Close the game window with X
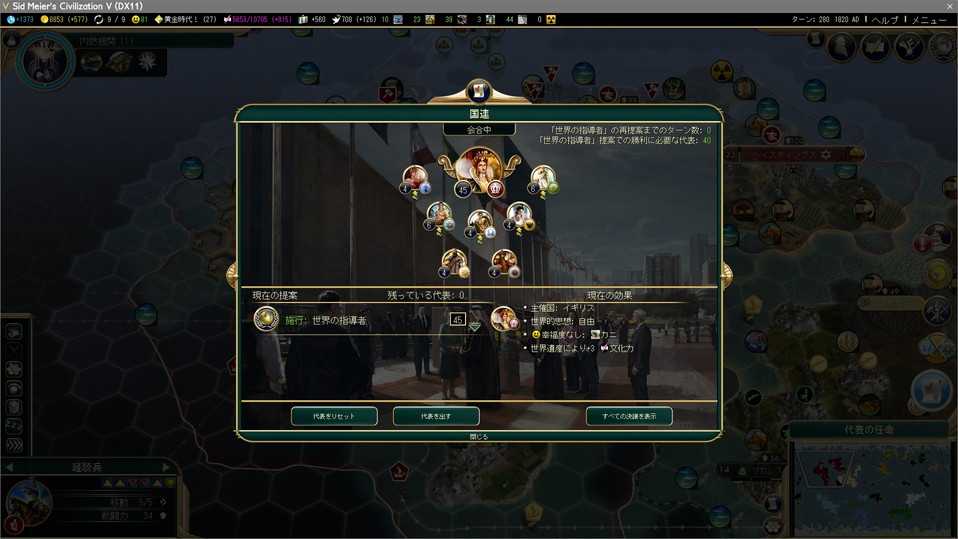The height and width of the screenshot is (539, 958). (949, 6)
